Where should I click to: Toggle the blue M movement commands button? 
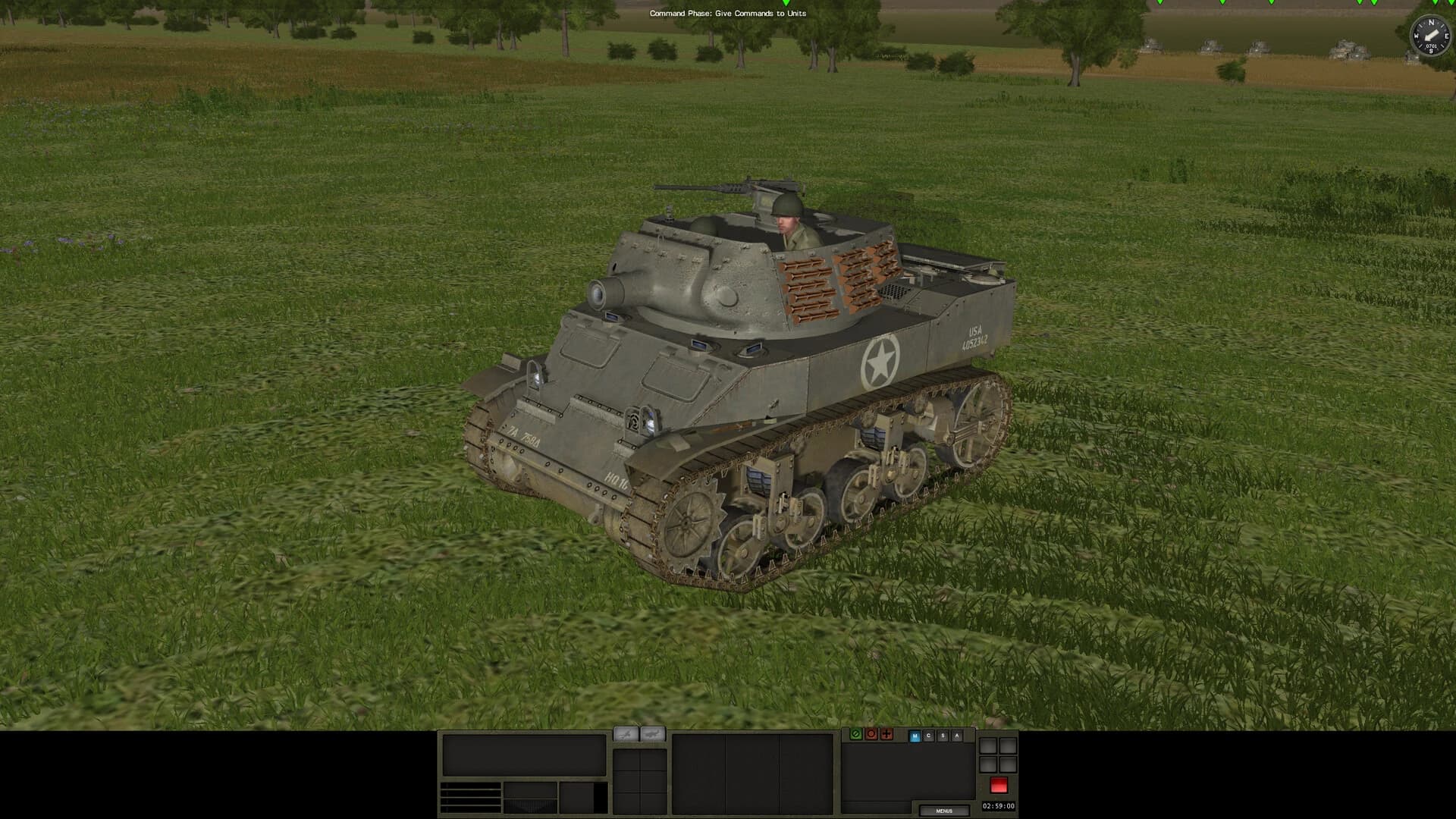pos(915,736)
